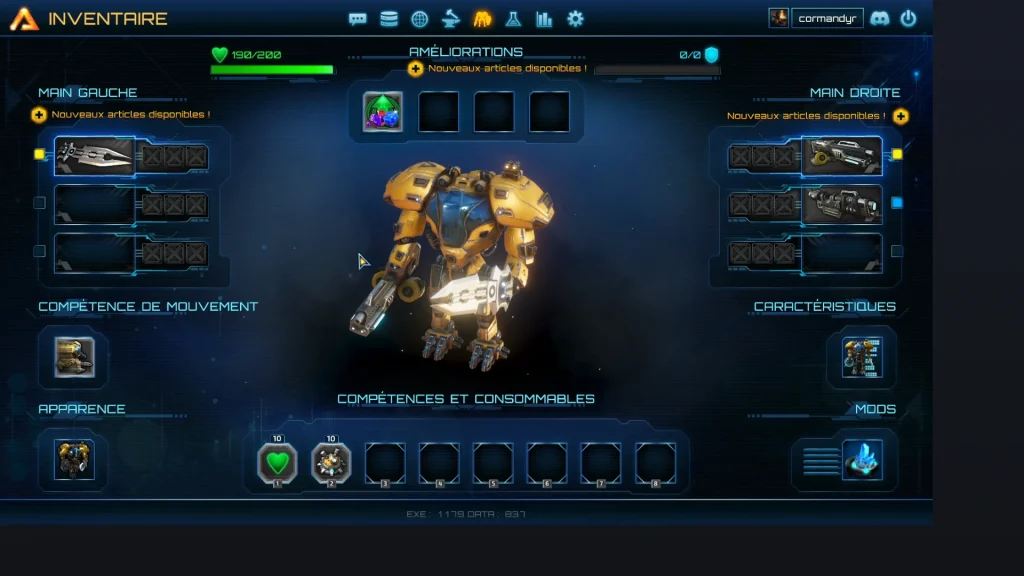The height and width of the screenshot is (576, 1024).
Task: Open the Discord link icon
Action: click(879, 18)
